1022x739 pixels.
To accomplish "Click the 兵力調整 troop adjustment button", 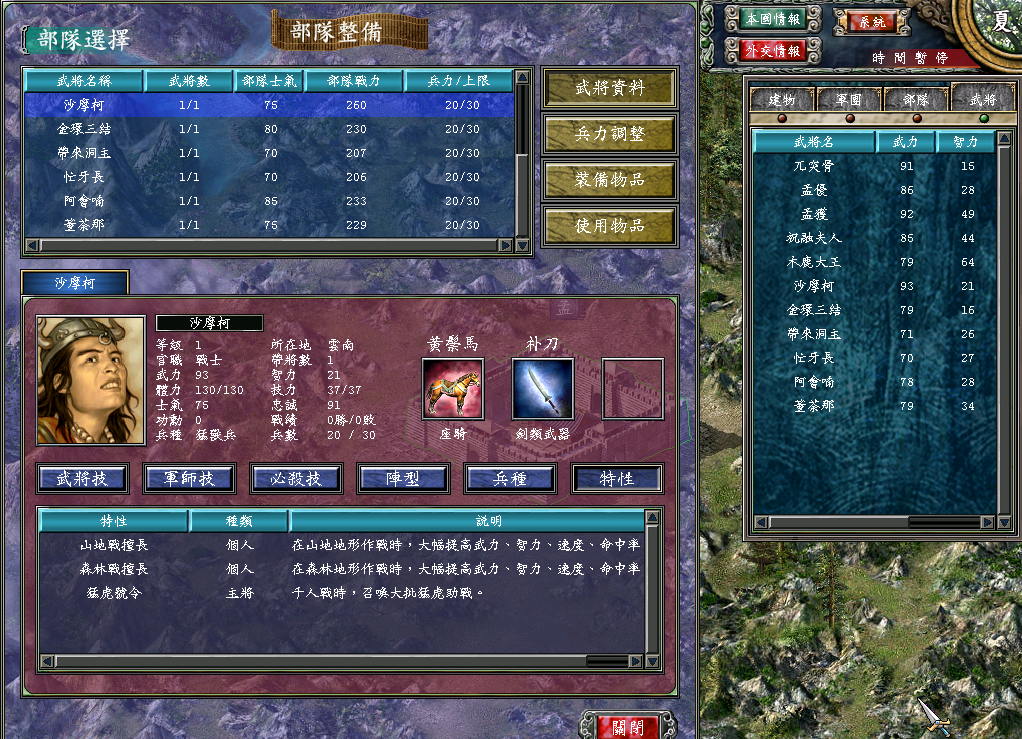I will 610,134.
